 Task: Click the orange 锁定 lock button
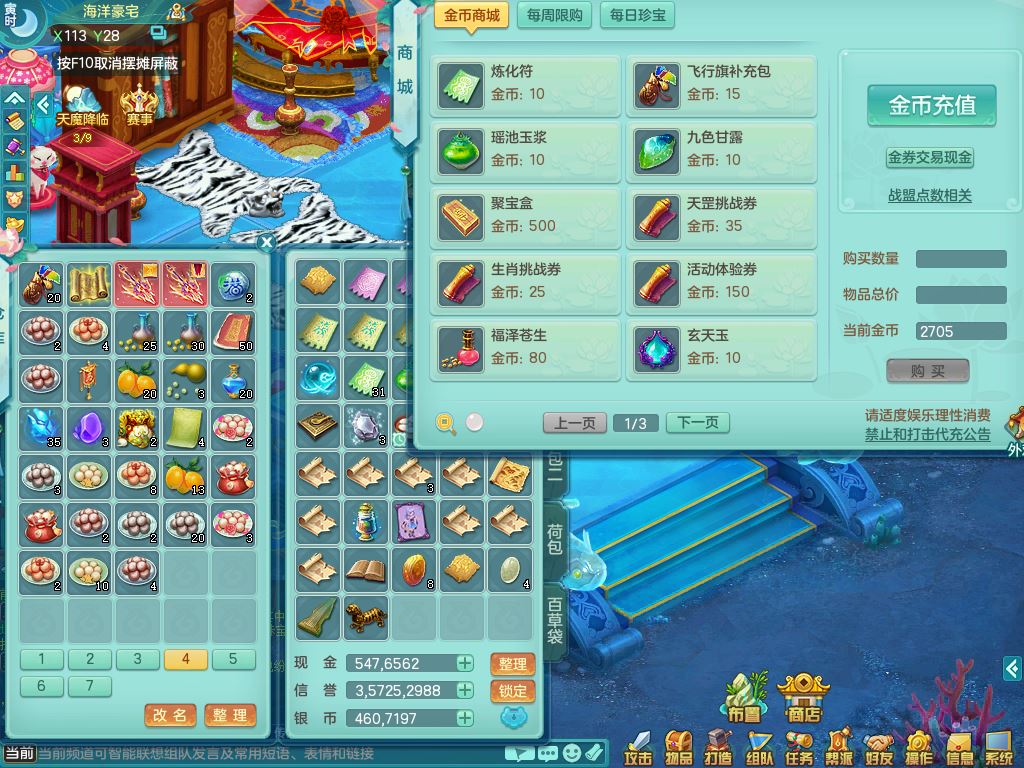(x=513, y=691)
